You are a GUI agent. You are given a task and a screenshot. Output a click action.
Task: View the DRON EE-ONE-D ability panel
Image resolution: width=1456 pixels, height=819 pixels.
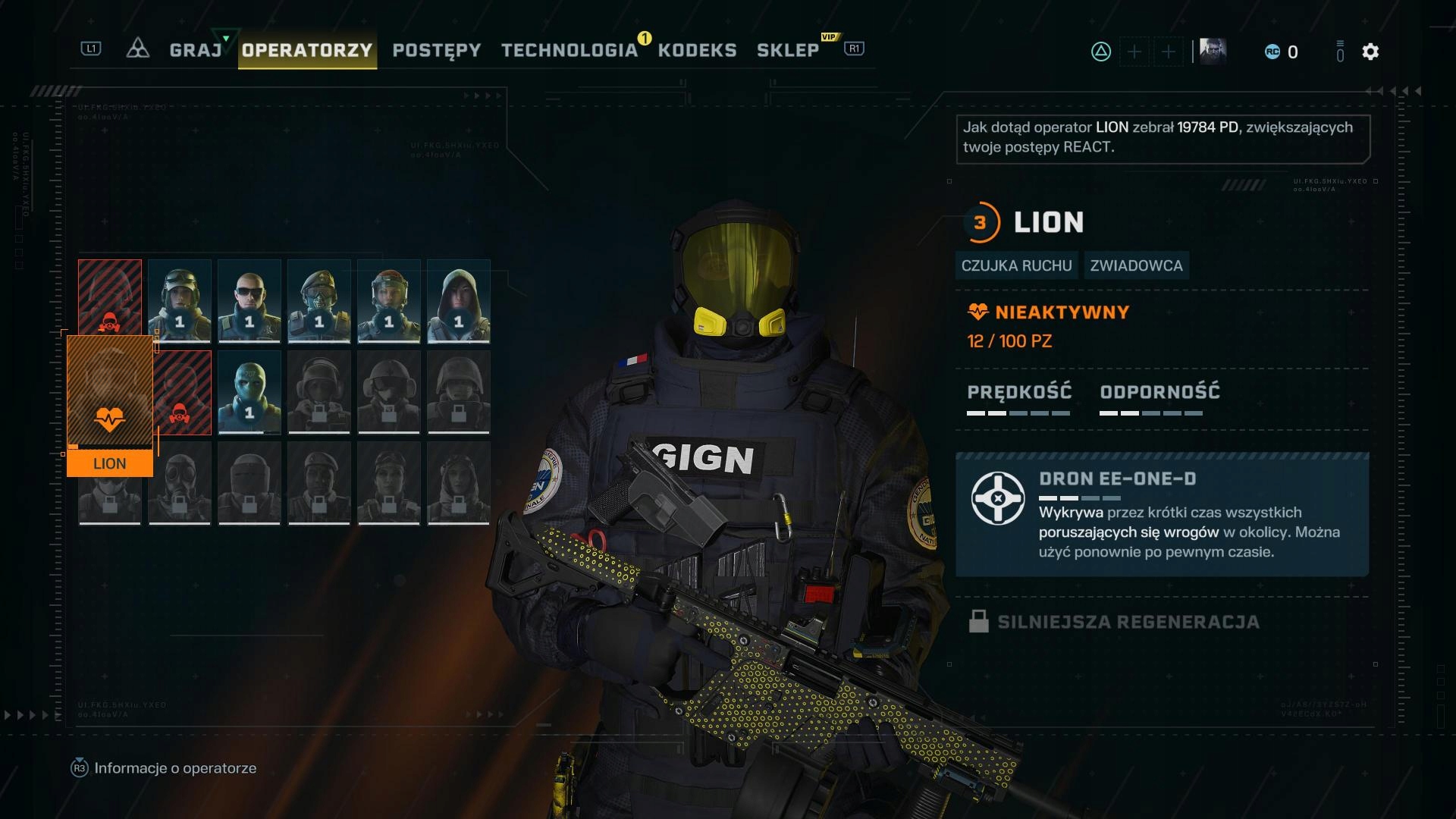pos(1162,515)
